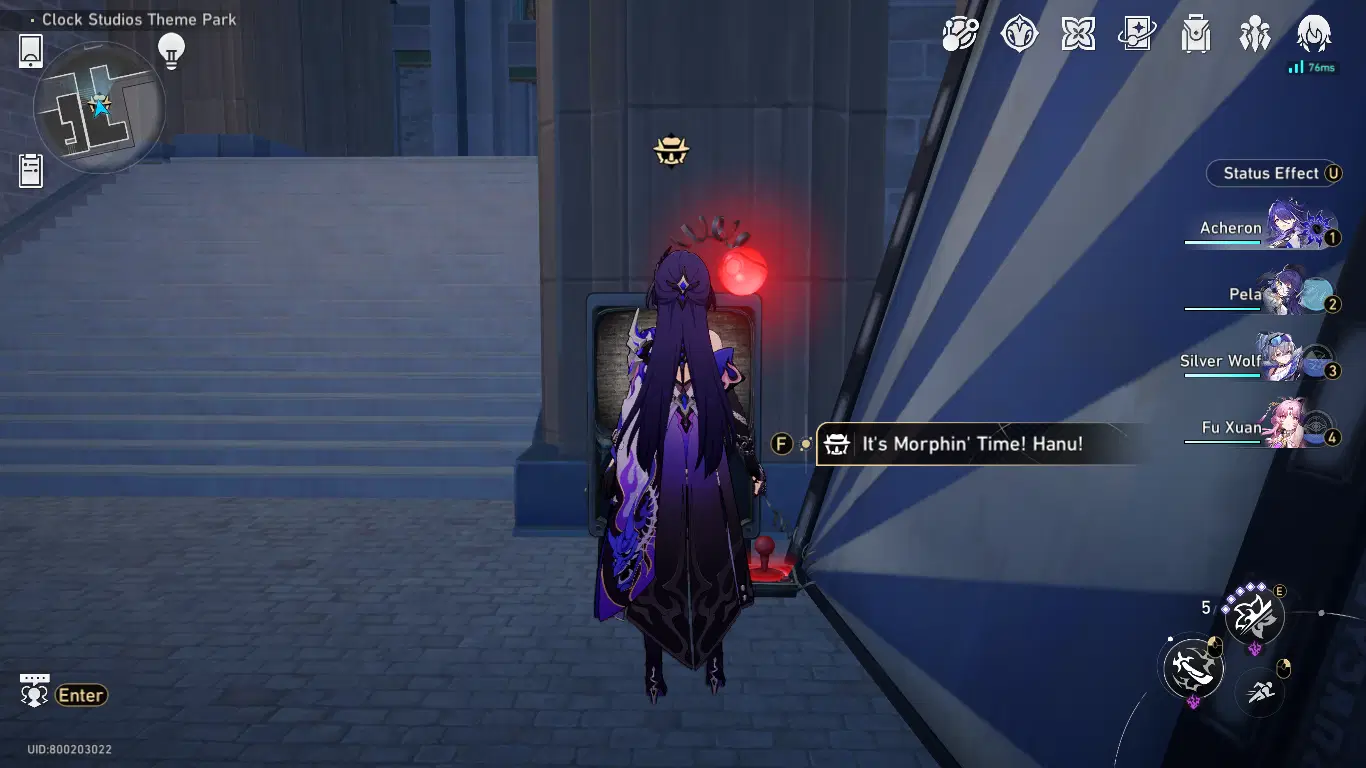Open the four-petal events menu

click(1078, 33)
